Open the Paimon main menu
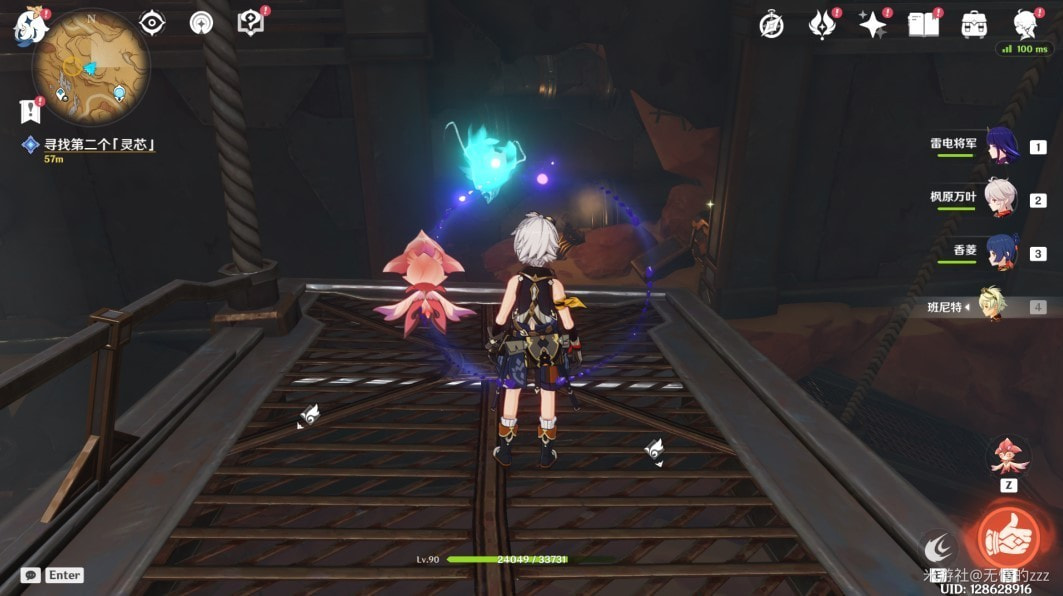The height and width of the screenshot is (596, 1063). pos(31,26)
